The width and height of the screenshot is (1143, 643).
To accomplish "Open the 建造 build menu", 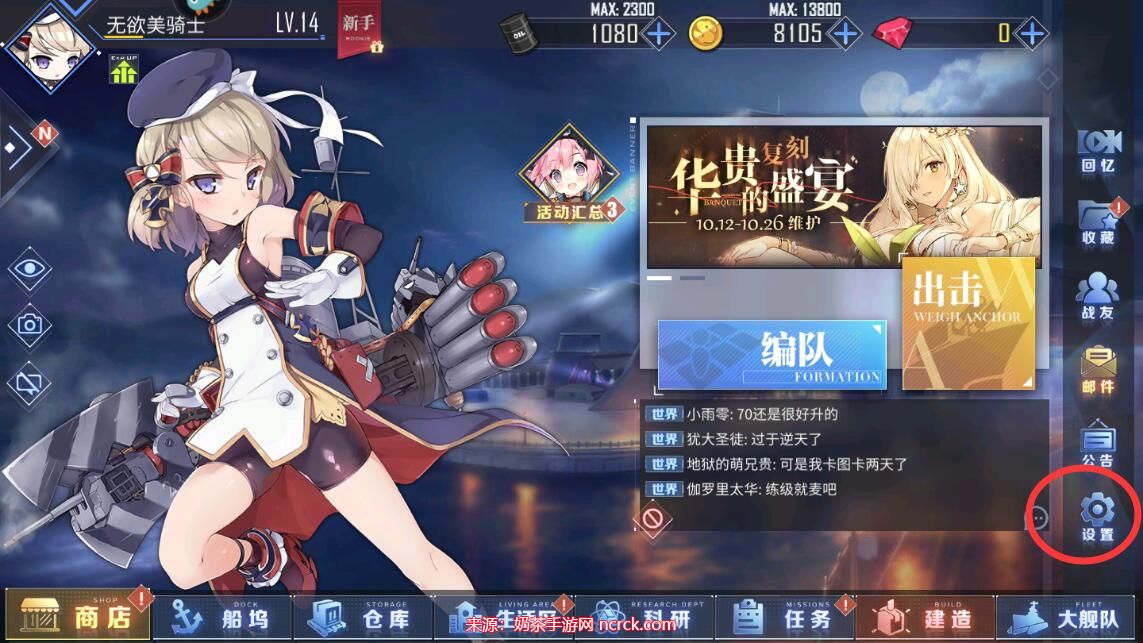I will [x=929, y=616].
